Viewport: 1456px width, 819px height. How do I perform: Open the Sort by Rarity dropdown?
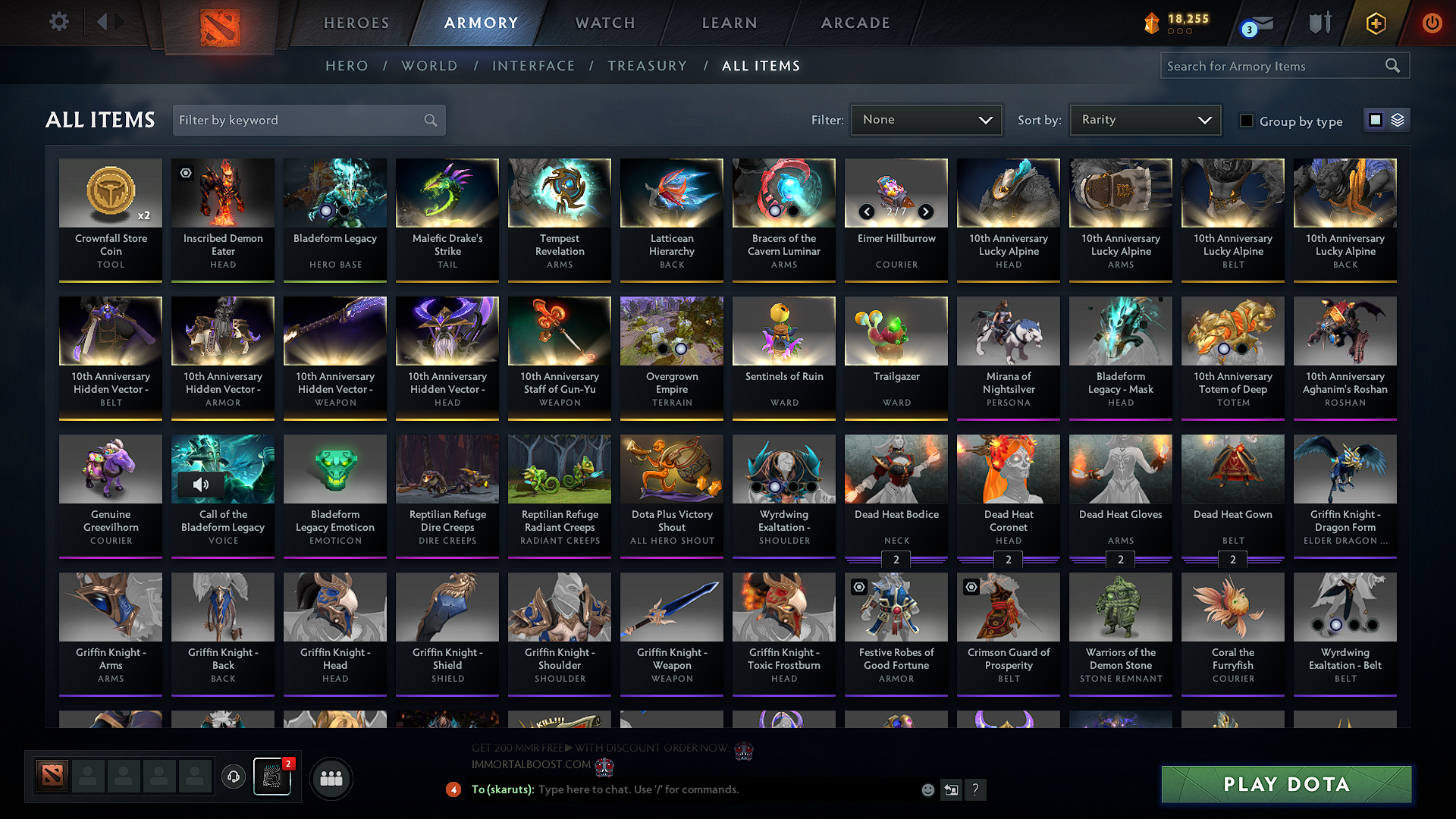[x=1144, y=120]
